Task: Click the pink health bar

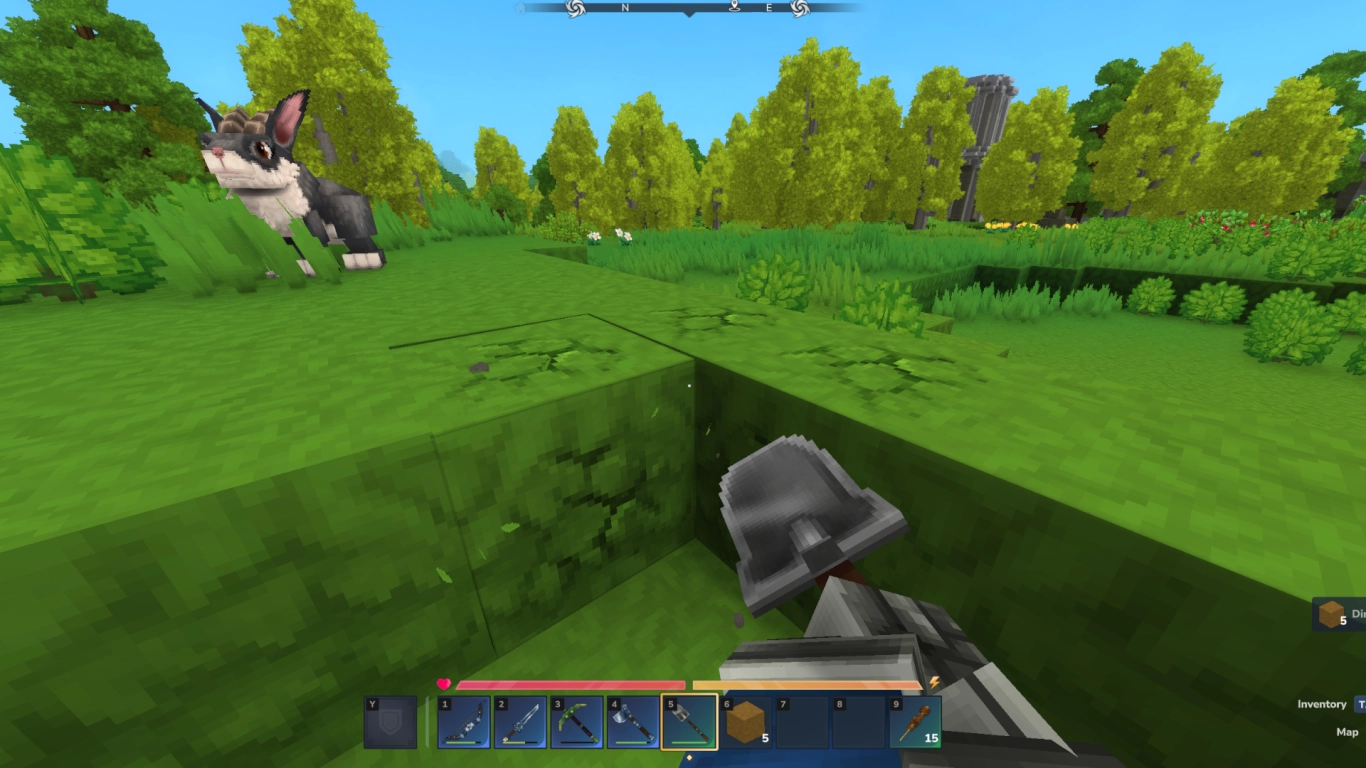Action: pos(570,685)
